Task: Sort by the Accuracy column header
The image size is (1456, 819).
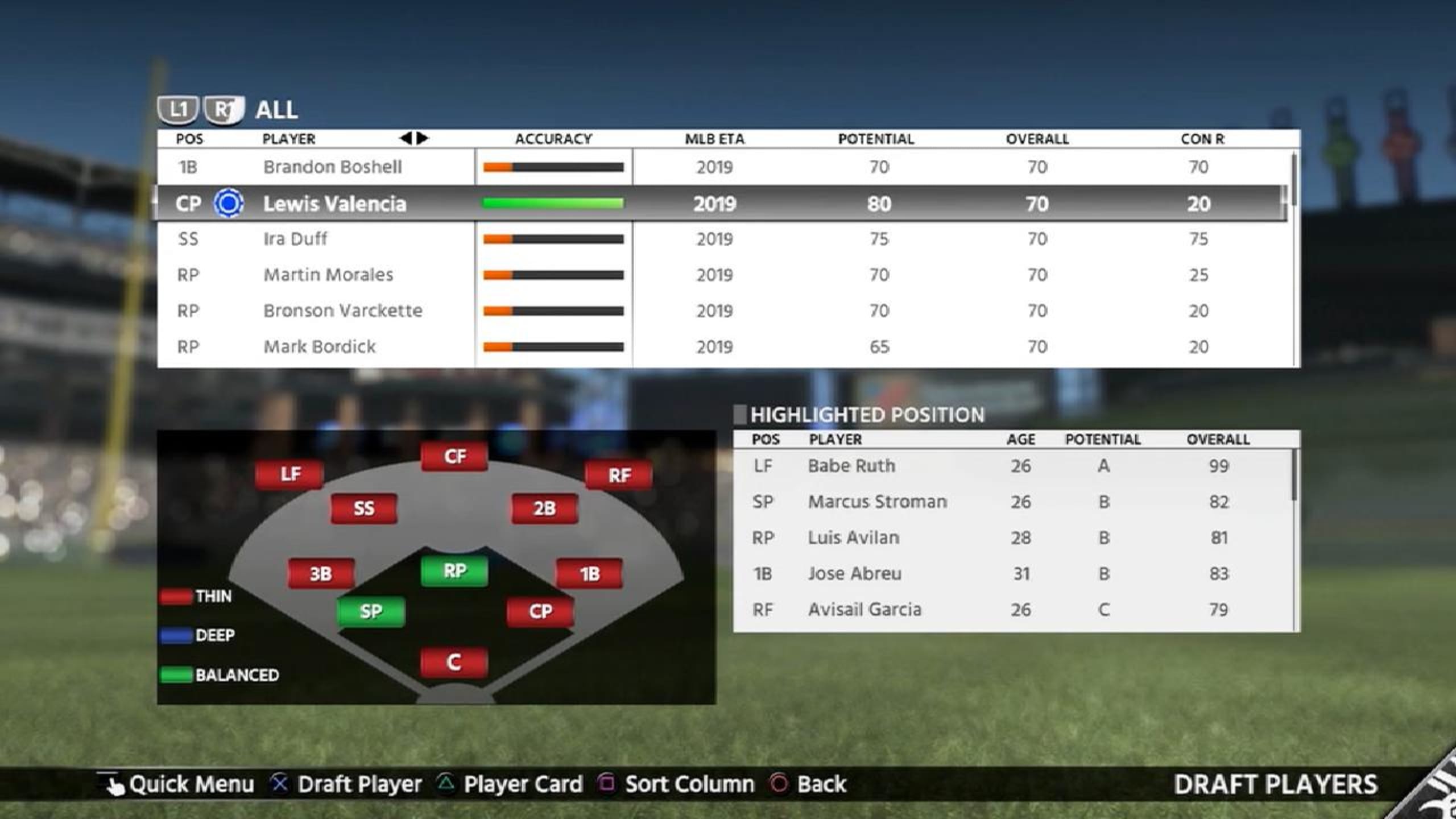Action: pos(553,139)
